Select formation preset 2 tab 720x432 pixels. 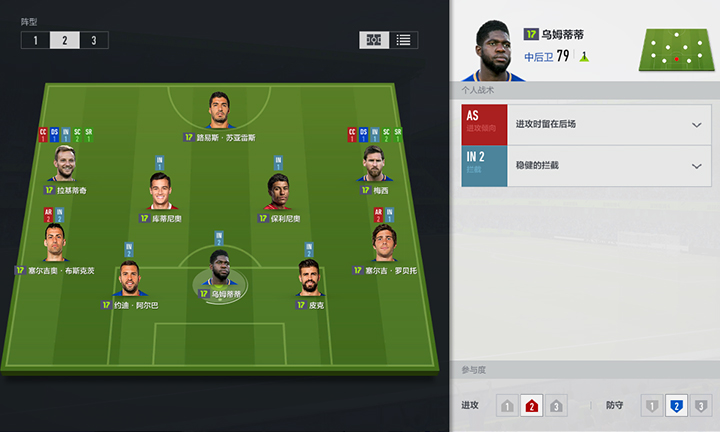[x=64, y=40]
